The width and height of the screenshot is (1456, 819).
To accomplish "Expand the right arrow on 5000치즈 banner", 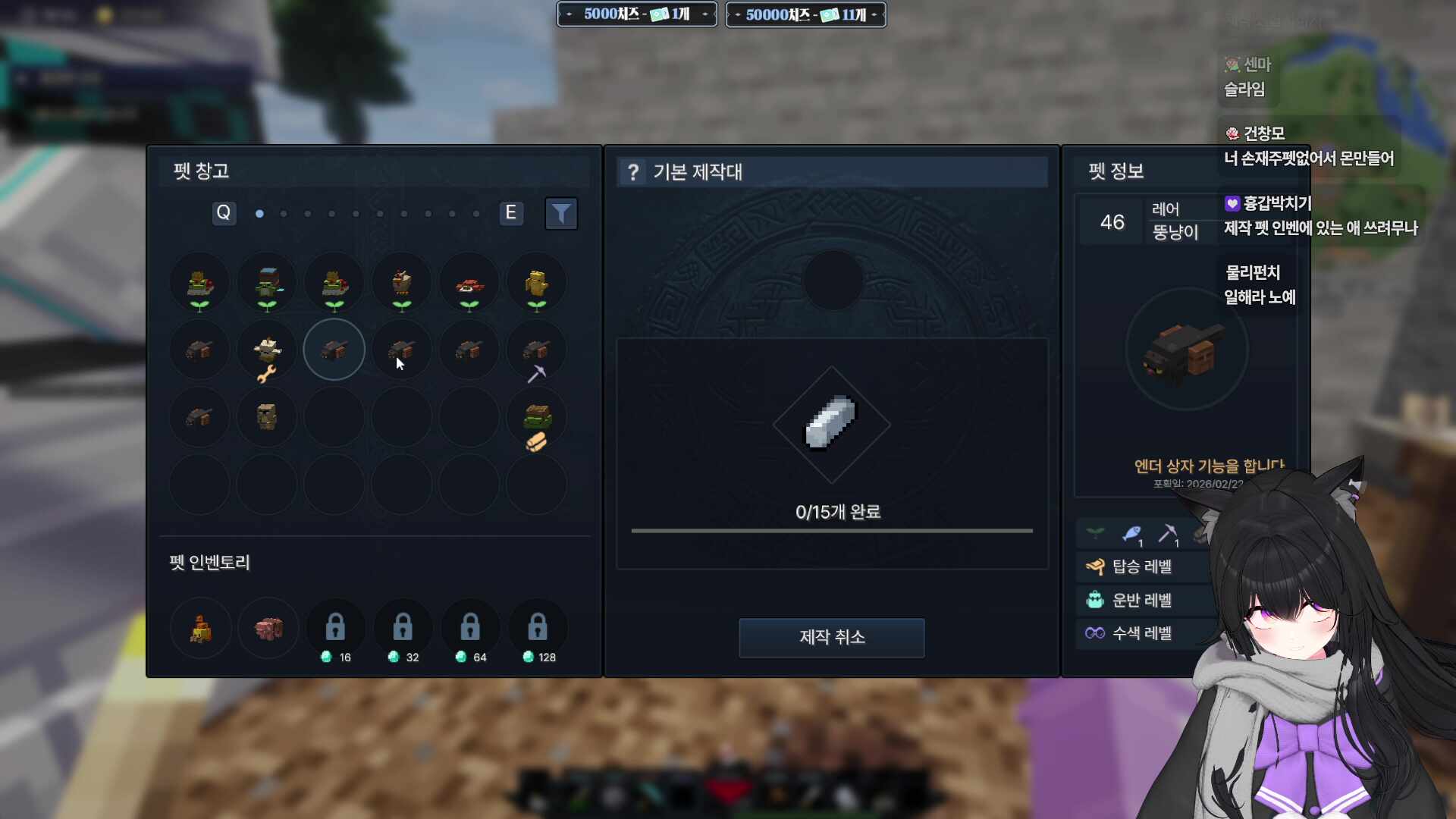I will 706,14.
